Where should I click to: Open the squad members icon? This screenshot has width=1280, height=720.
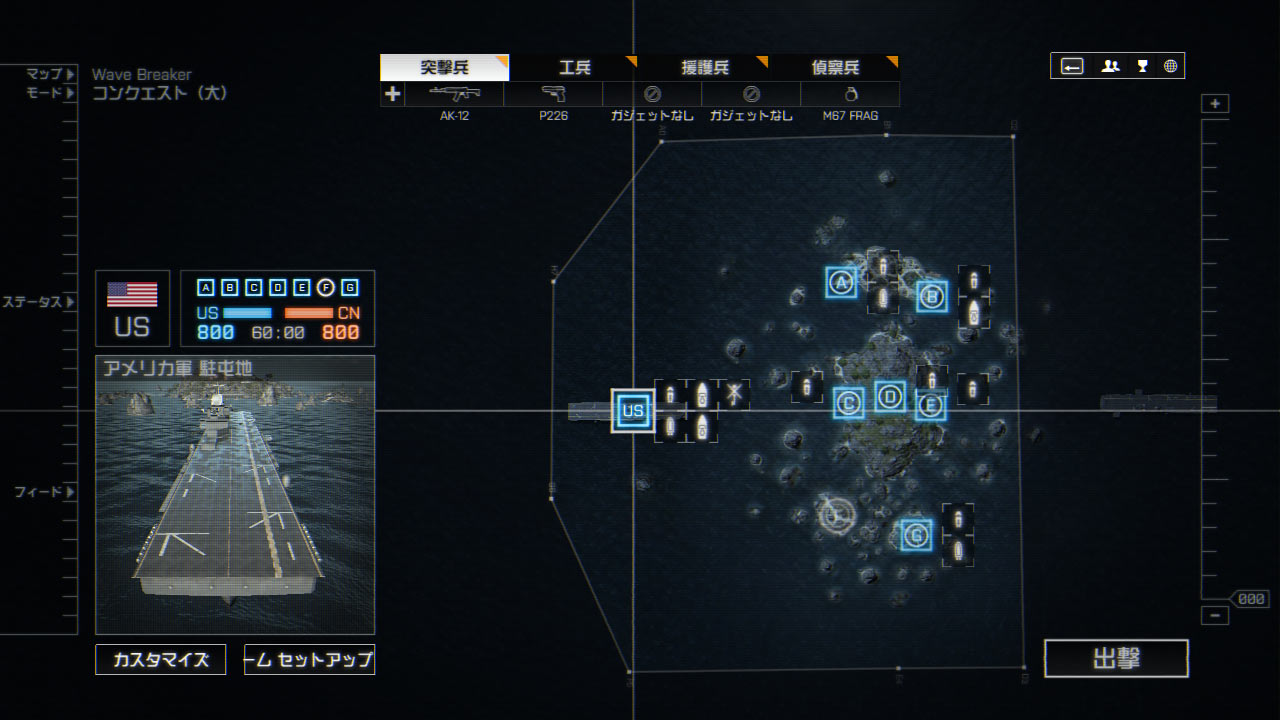click(x=1110, y=66)
